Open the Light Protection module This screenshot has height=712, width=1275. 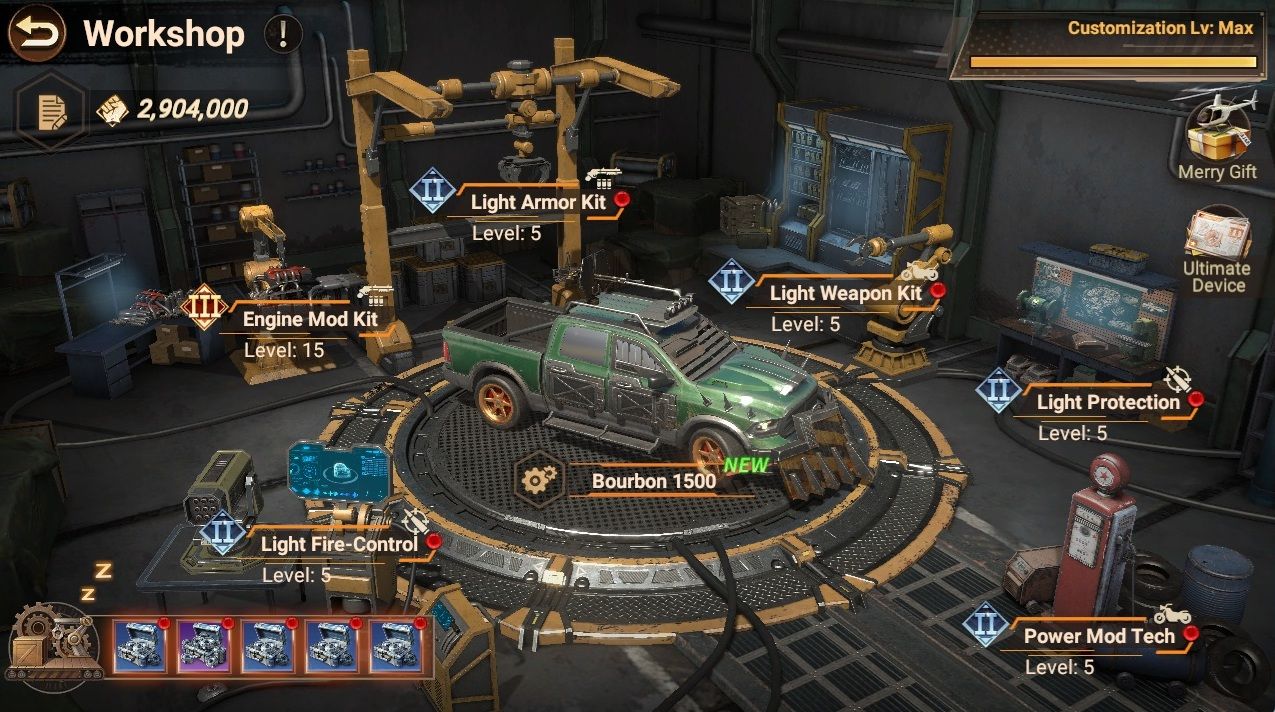point(1107,403)
